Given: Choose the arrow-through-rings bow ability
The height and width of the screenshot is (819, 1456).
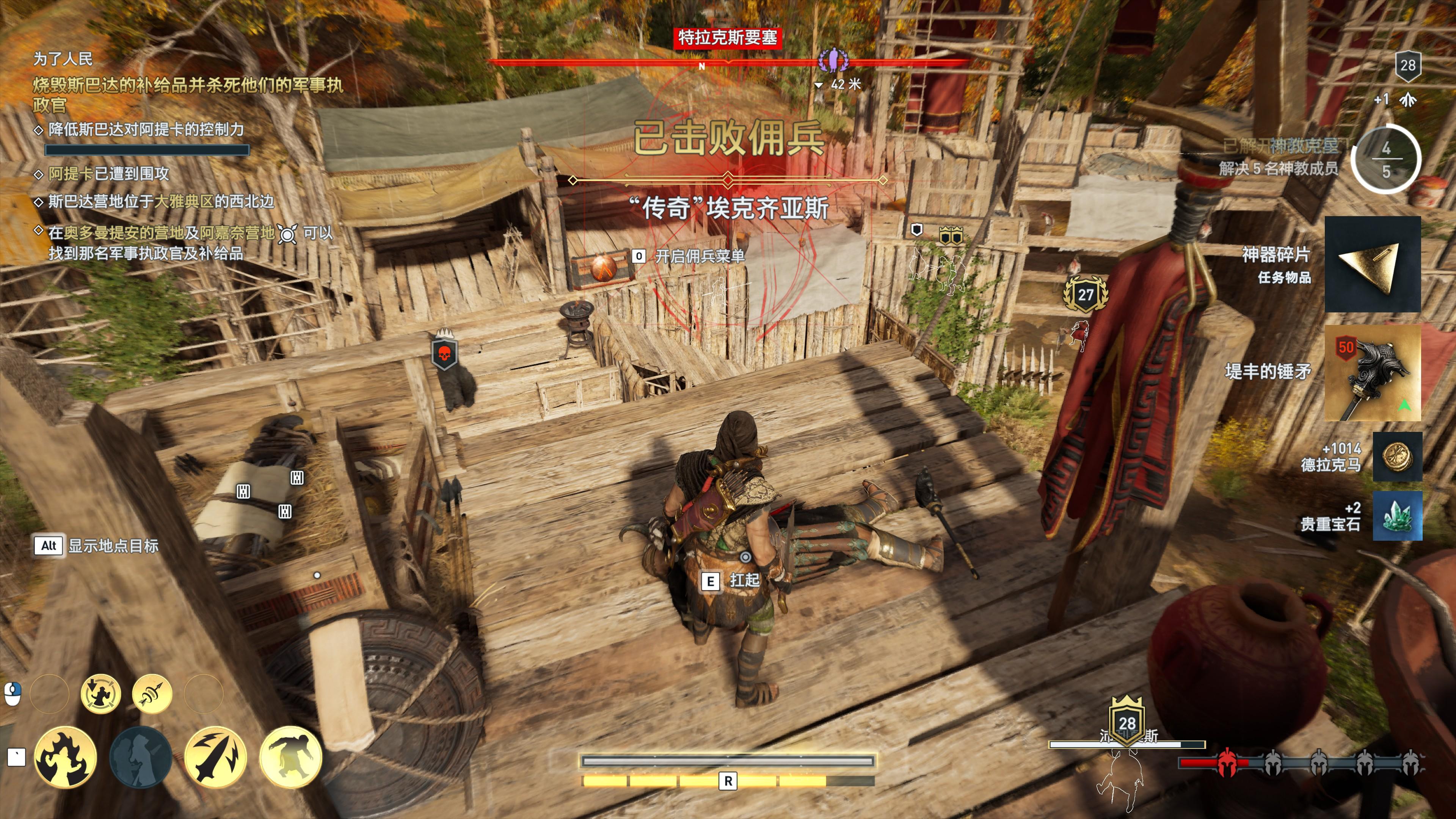Looking at the screenshot, I should pos(152,693).
